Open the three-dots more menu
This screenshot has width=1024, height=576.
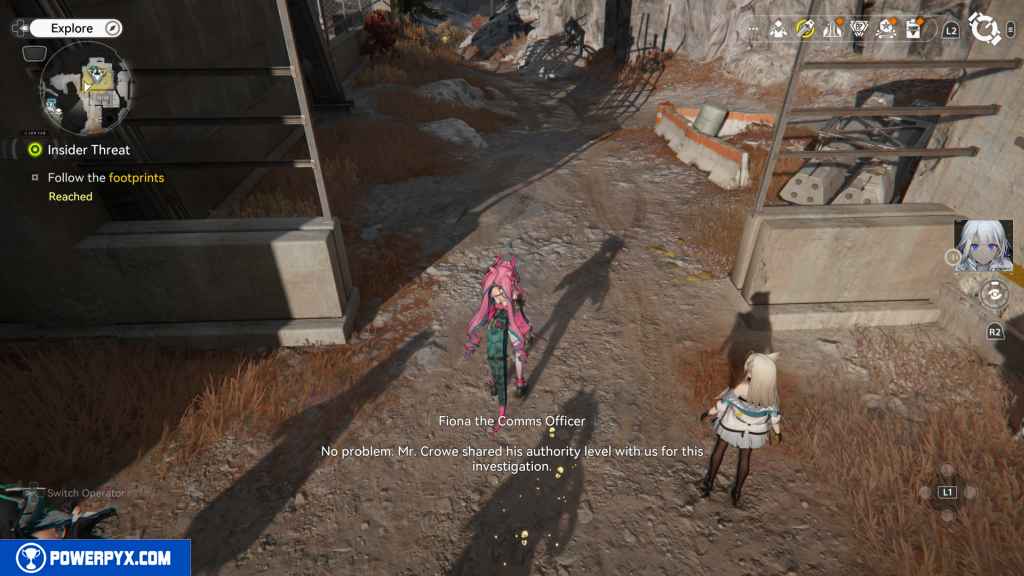pos(753,30)
